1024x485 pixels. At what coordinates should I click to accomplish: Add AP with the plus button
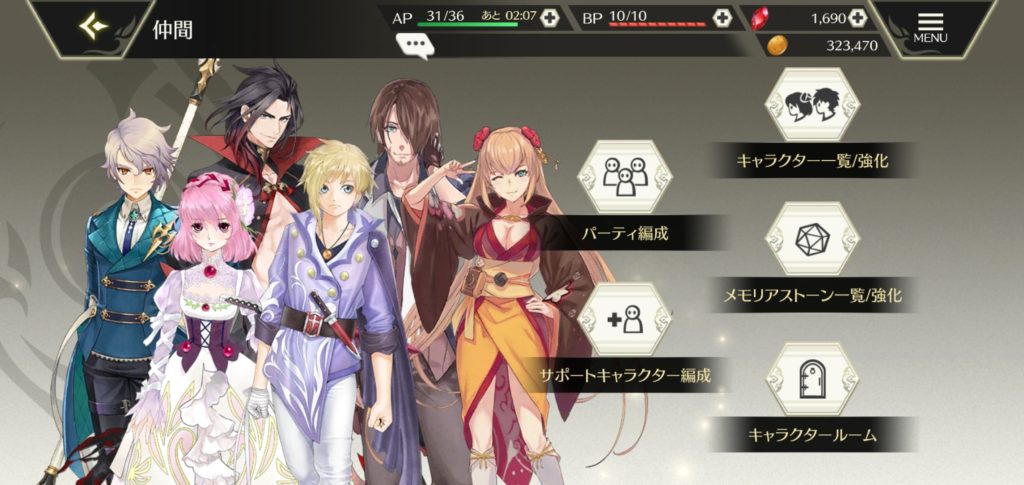pyautogui.click(x=549, y=18)
